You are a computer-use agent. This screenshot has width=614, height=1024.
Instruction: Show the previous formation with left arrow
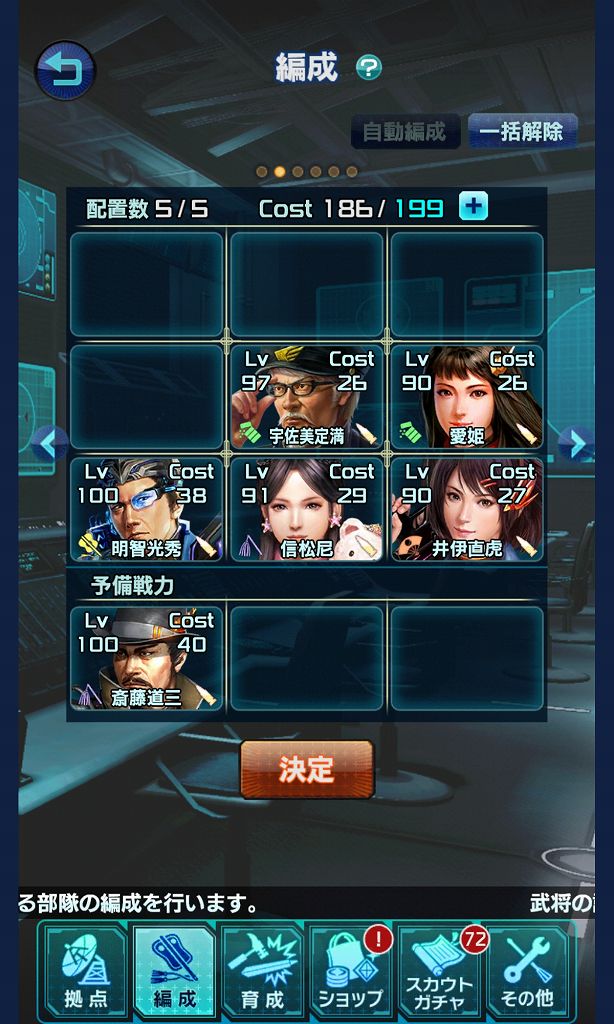(48, 443)
